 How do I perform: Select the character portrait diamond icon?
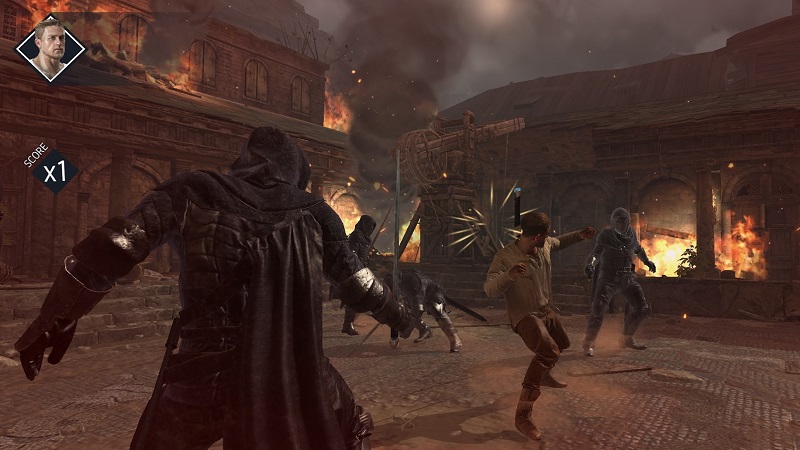[50, 46]
